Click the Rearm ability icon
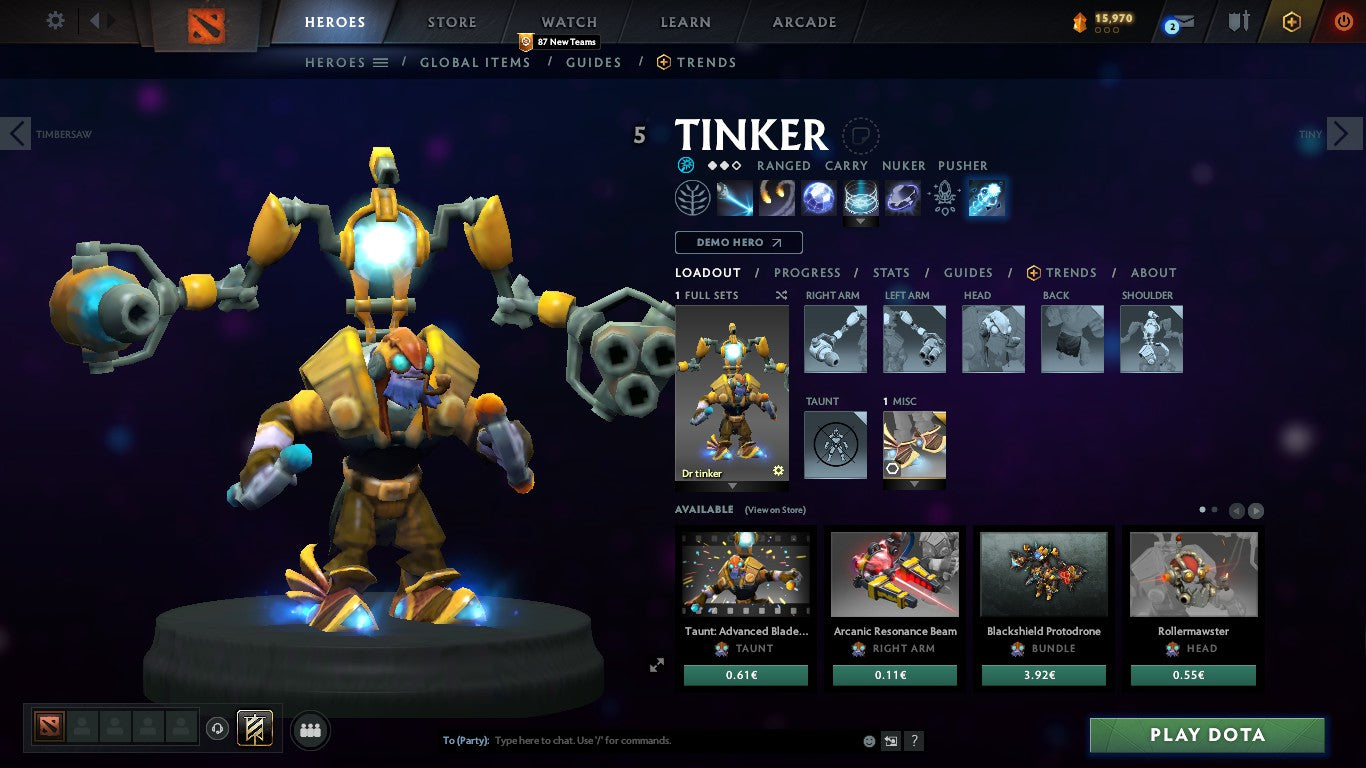The width and height of the screenshot is (1366, 768). pos(903,197)
